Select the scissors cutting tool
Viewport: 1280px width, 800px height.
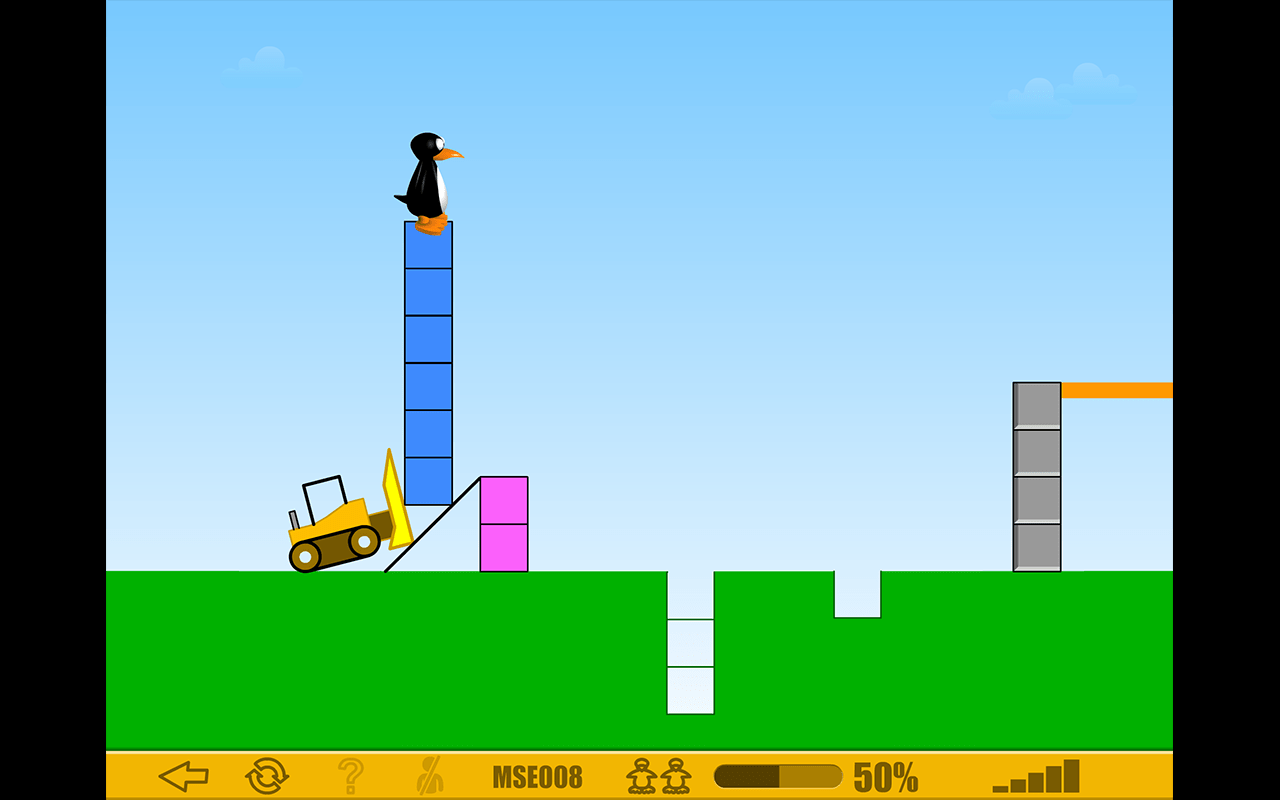pyautogui.click(x=428, y=773)
